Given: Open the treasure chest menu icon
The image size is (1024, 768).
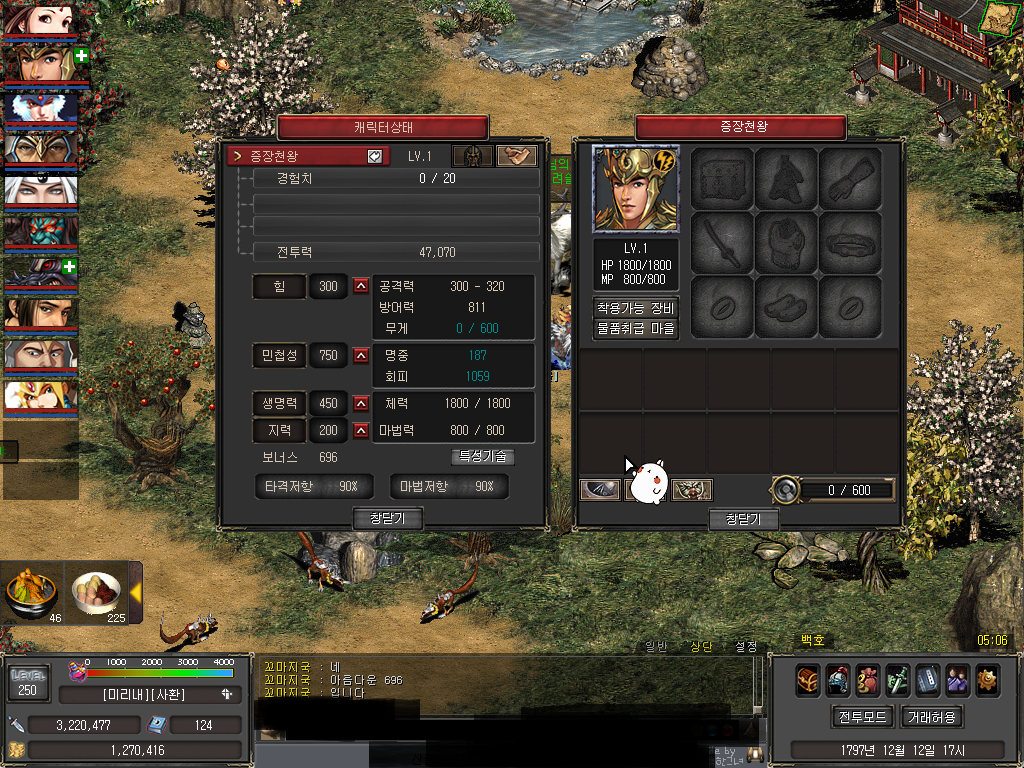Looking at the screenshot, I should pyautogui.click(x=808, y=680).
